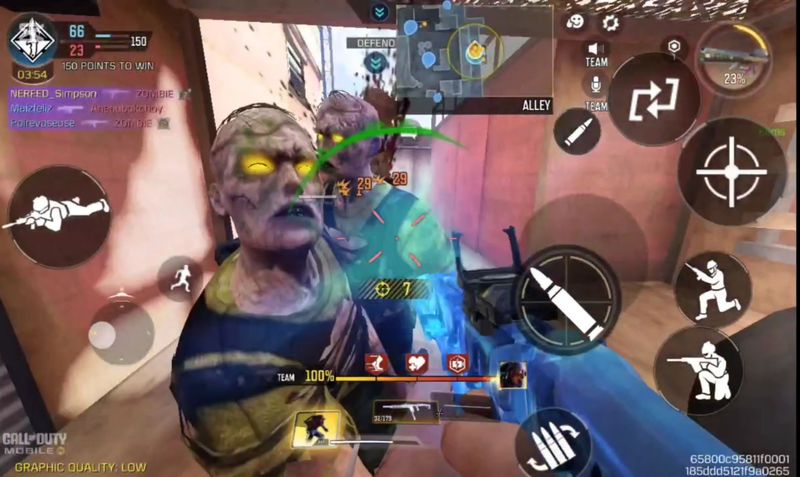Tap the lower kneeling rifleman button
Screen dimensions: 800x477
pyautogui.click(x=696, y=369)
